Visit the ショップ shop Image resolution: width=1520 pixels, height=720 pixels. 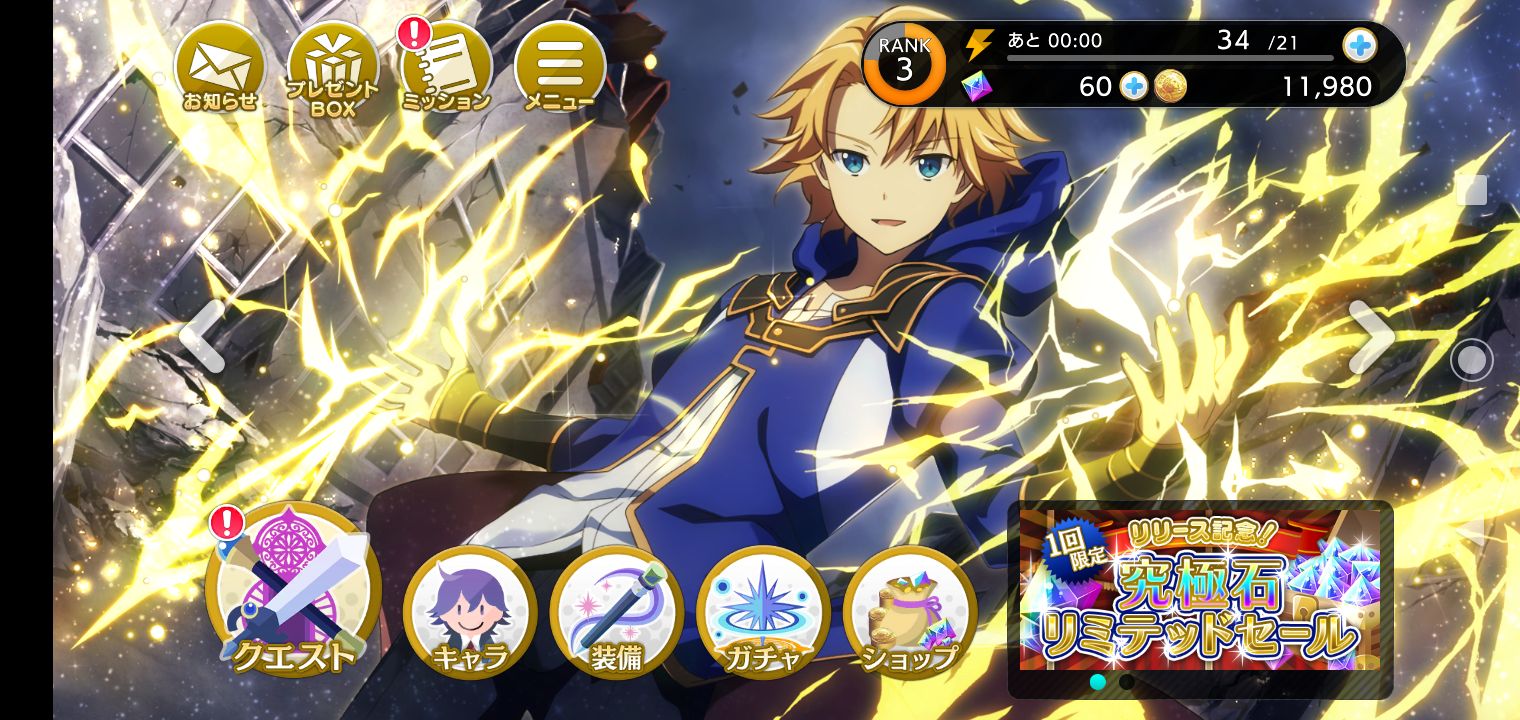click(x=909, y=610)
